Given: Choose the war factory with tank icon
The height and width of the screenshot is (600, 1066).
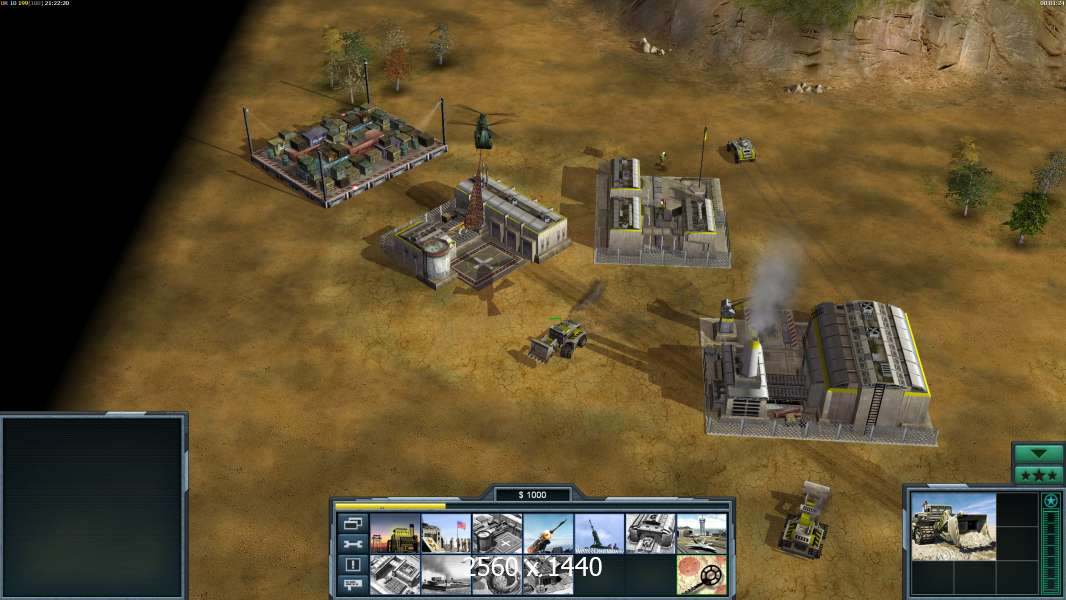Looking at the screenshot, I should coord(650,533).
